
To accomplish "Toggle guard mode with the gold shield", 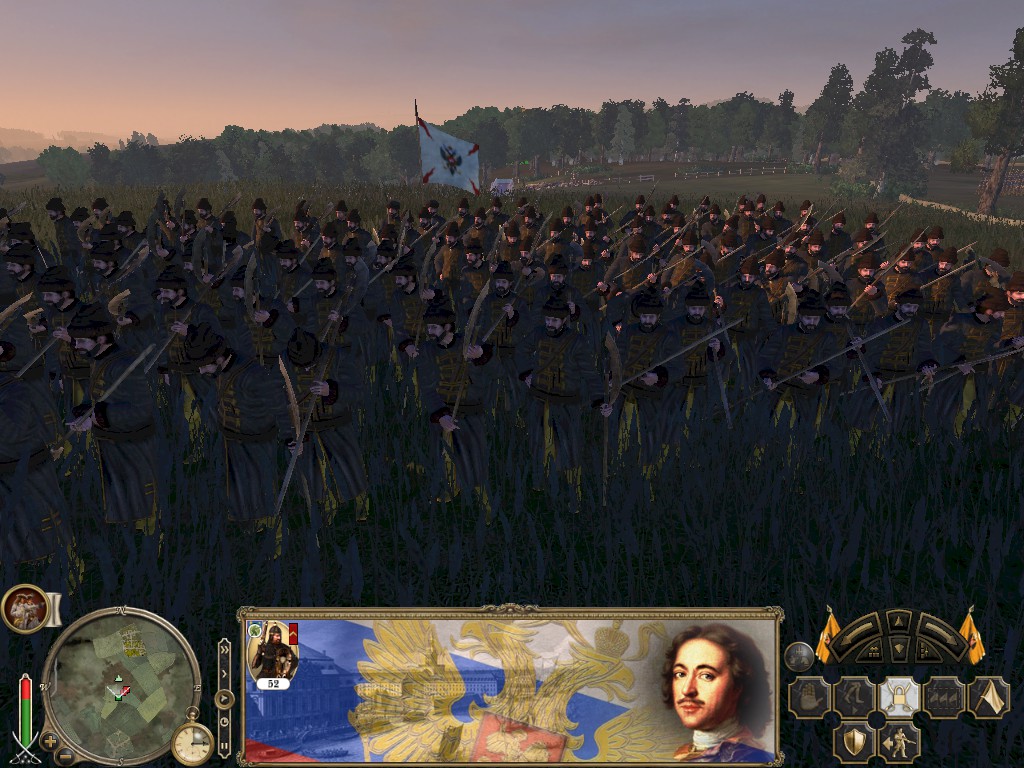I will 853,741.
